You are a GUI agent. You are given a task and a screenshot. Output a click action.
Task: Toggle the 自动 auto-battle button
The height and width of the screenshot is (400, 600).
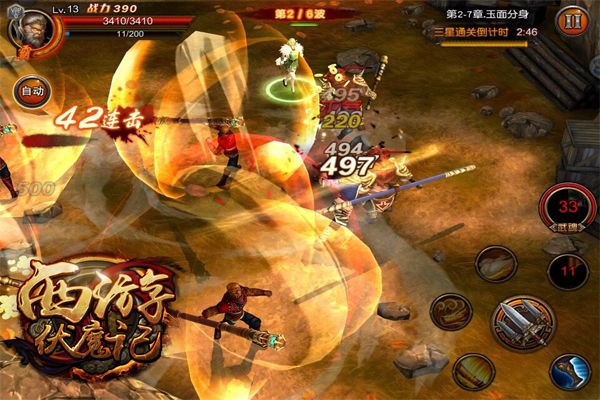pyautogui.click(x=30, y=90)
